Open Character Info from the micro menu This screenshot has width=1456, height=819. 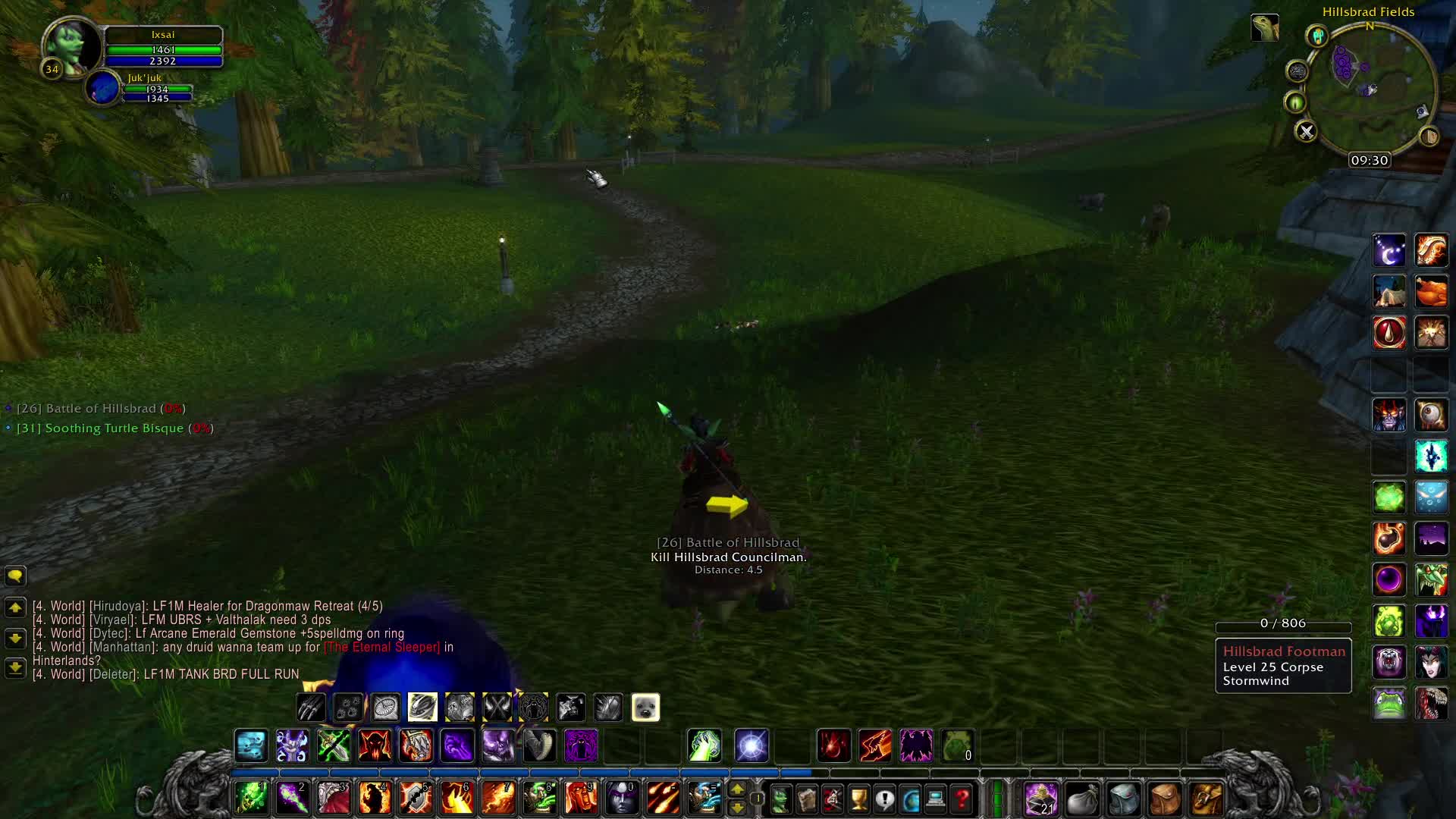tap(779, 799)
